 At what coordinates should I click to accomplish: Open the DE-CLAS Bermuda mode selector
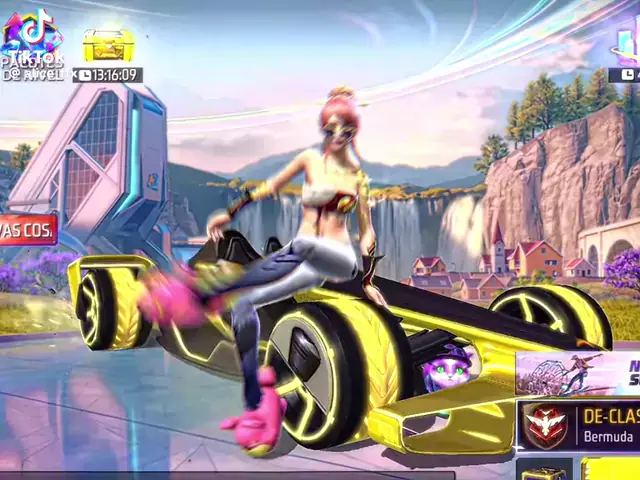(x=580, y=424)
